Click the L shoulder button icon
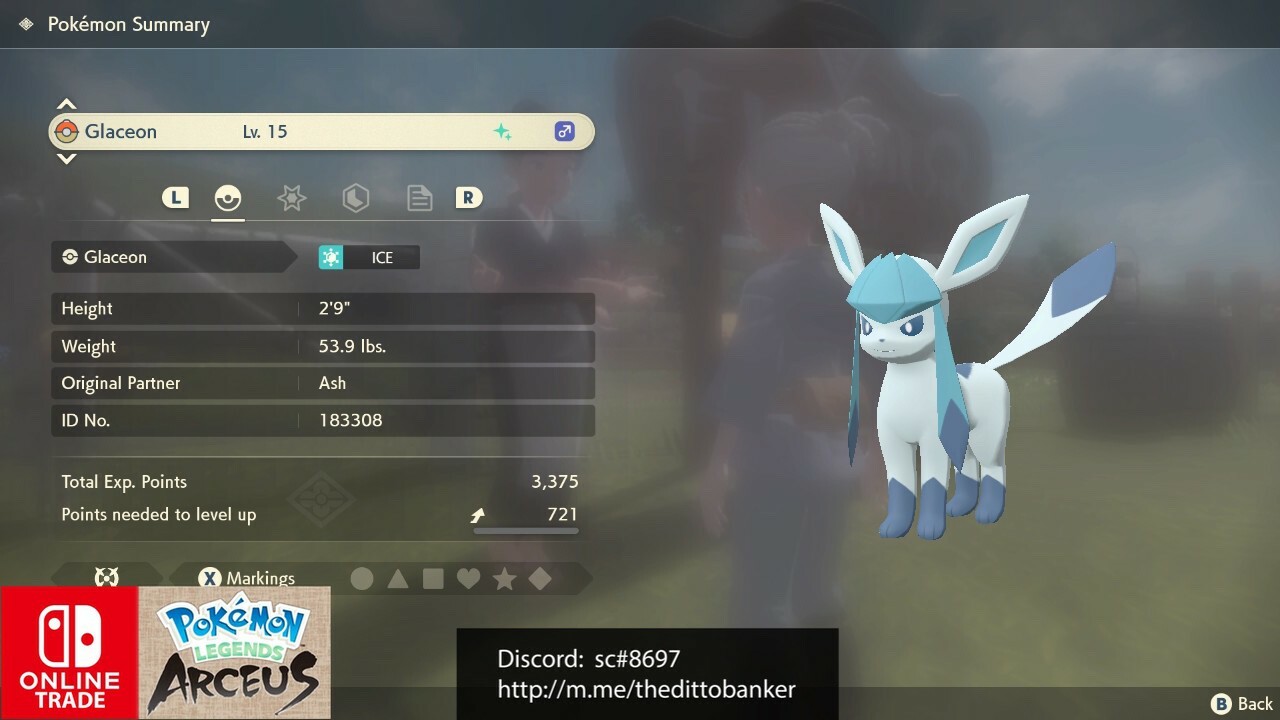The width and height of the screenshot is (1280, 720). [x=175, y=197]
